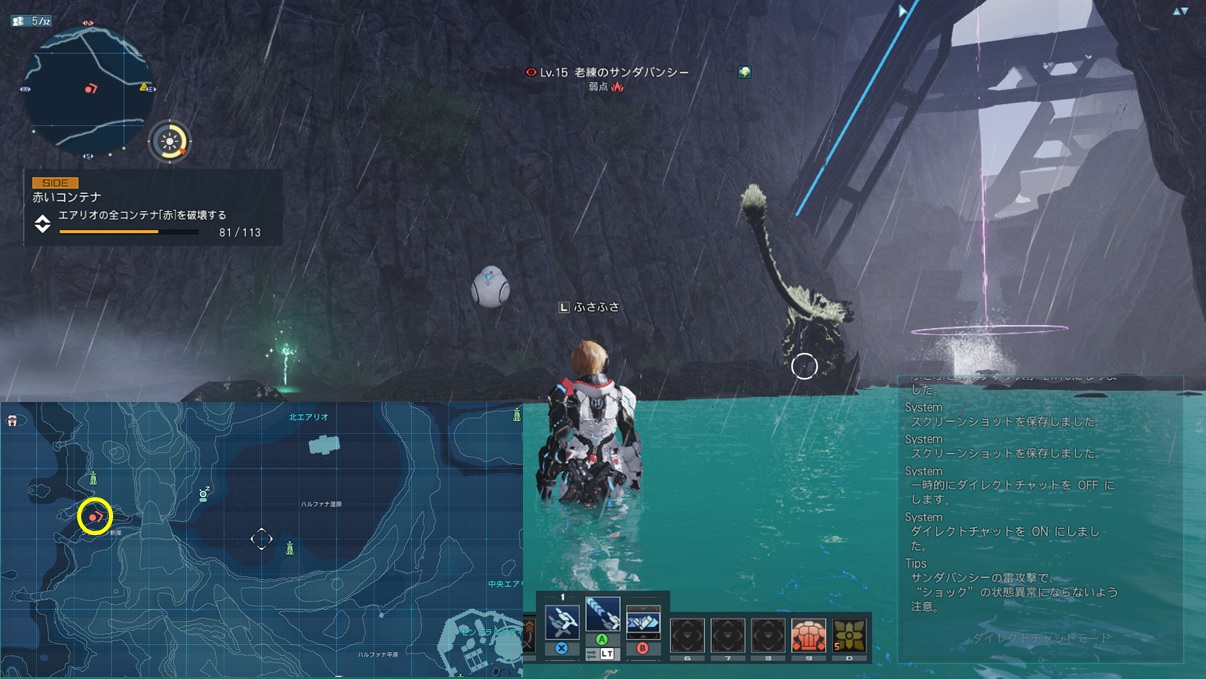Image resolution: width=1206 pixels, height=679 pixels.
Task: Click the red player marker on area map
Action: click(x=94, y=516)
